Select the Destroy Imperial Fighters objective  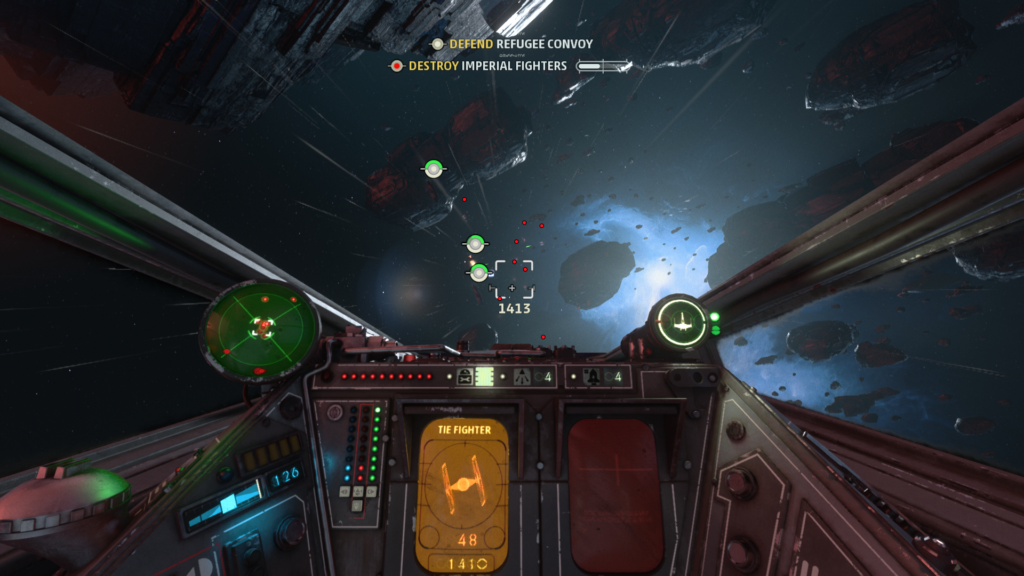click(487, 66)
